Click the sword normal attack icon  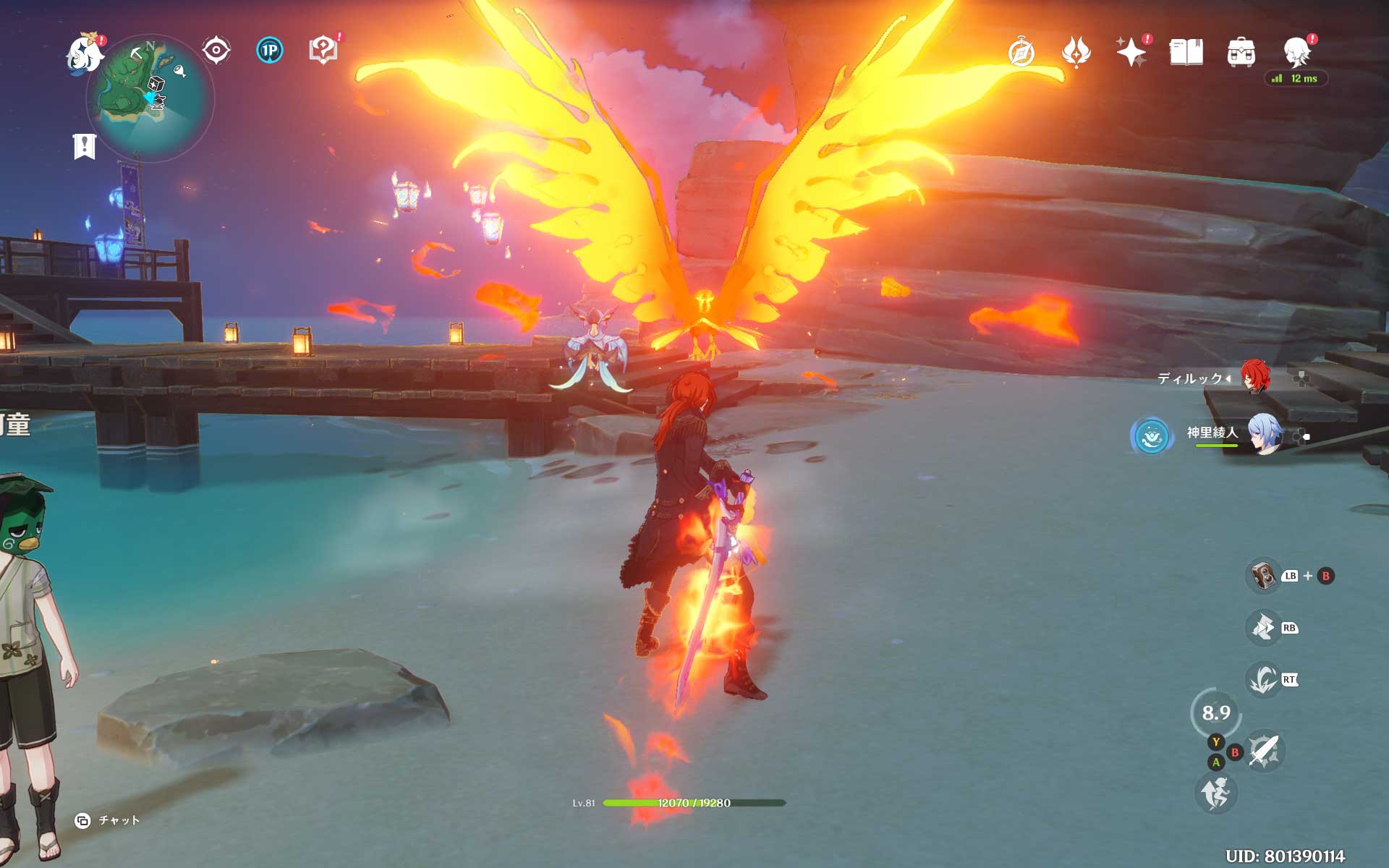(x=1264, y=750)
